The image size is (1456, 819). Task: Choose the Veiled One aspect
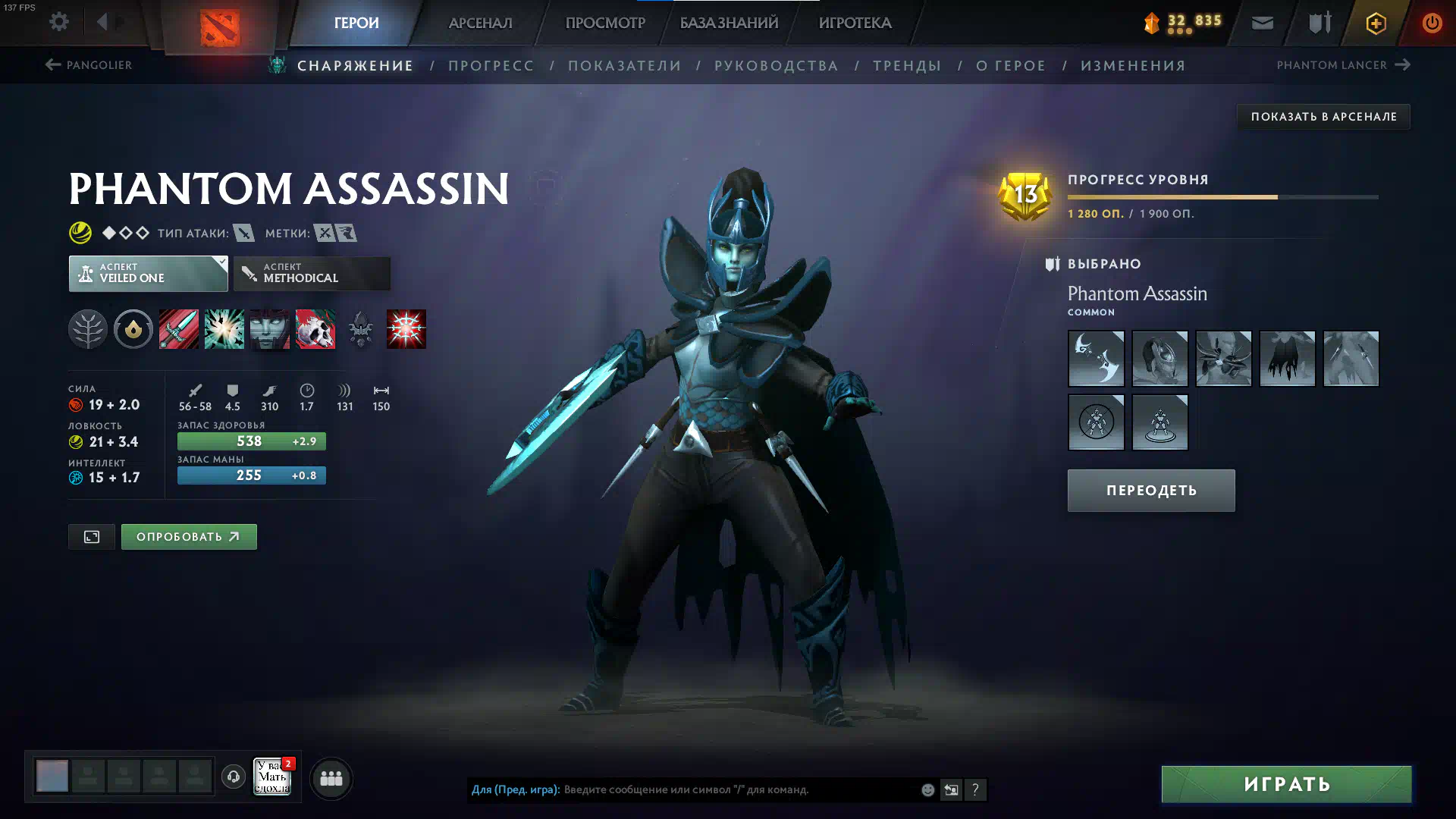click(x=148, y=273)
